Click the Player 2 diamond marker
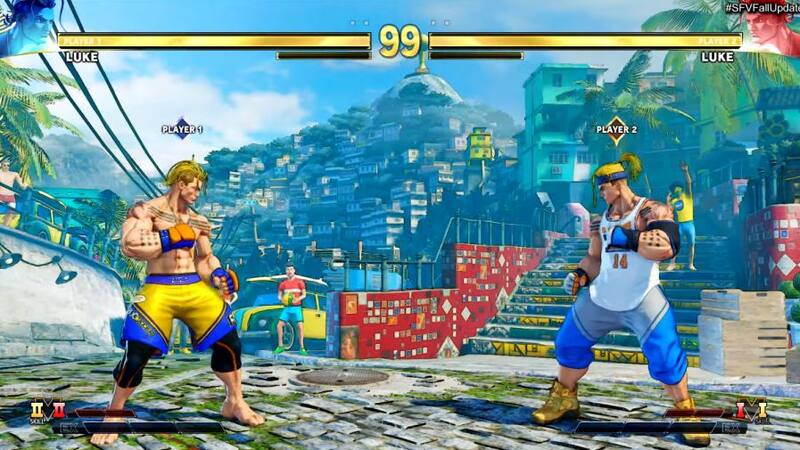800x450 pixels. click(x=616, y=129)
